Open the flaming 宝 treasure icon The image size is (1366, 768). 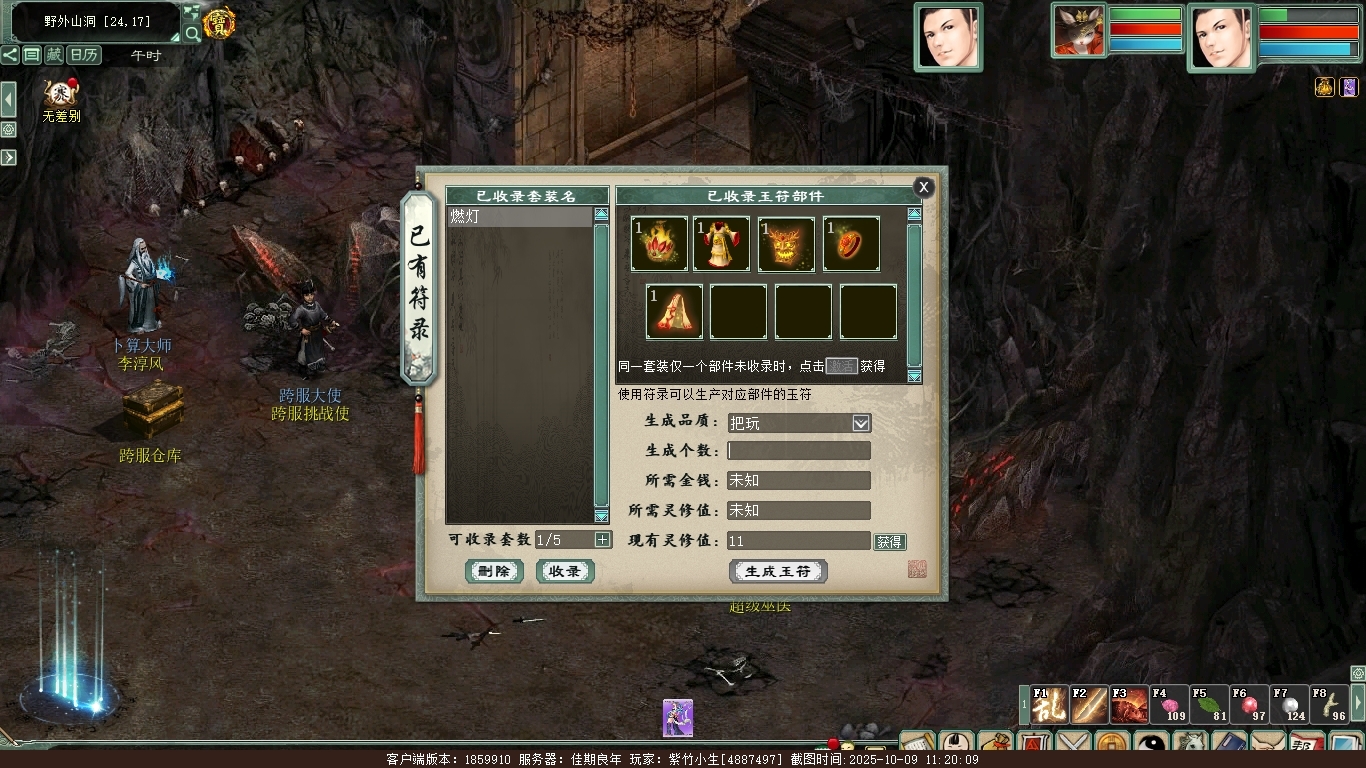point(219,22)
